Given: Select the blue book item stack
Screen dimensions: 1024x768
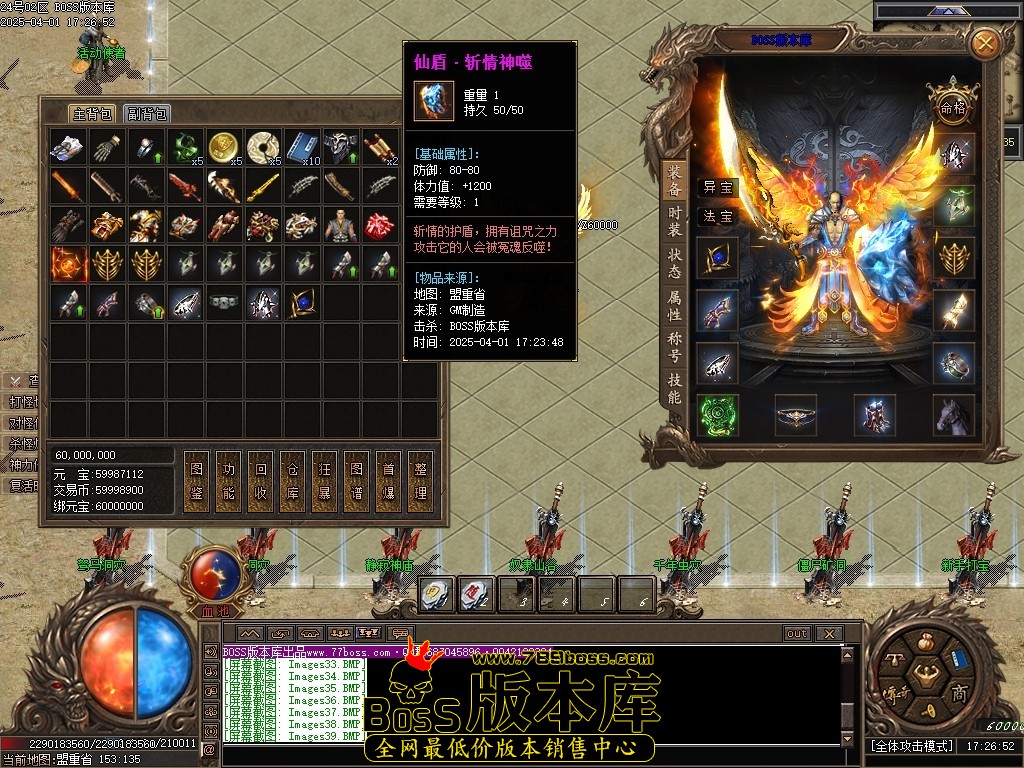Looking at the screenshot, I should pyautogui.click(x=301, y=147).
